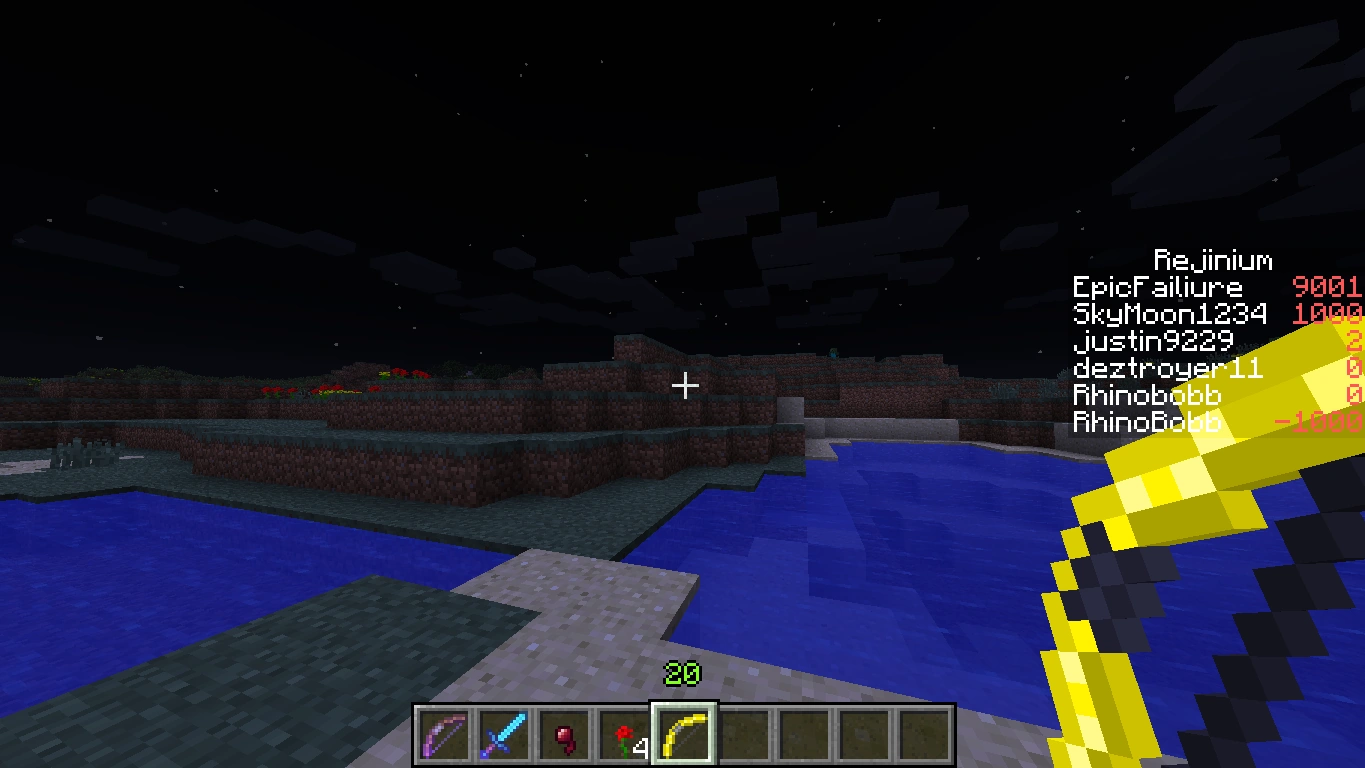
Task: Click deztroyer11 in the player list
Action: 1168,368
